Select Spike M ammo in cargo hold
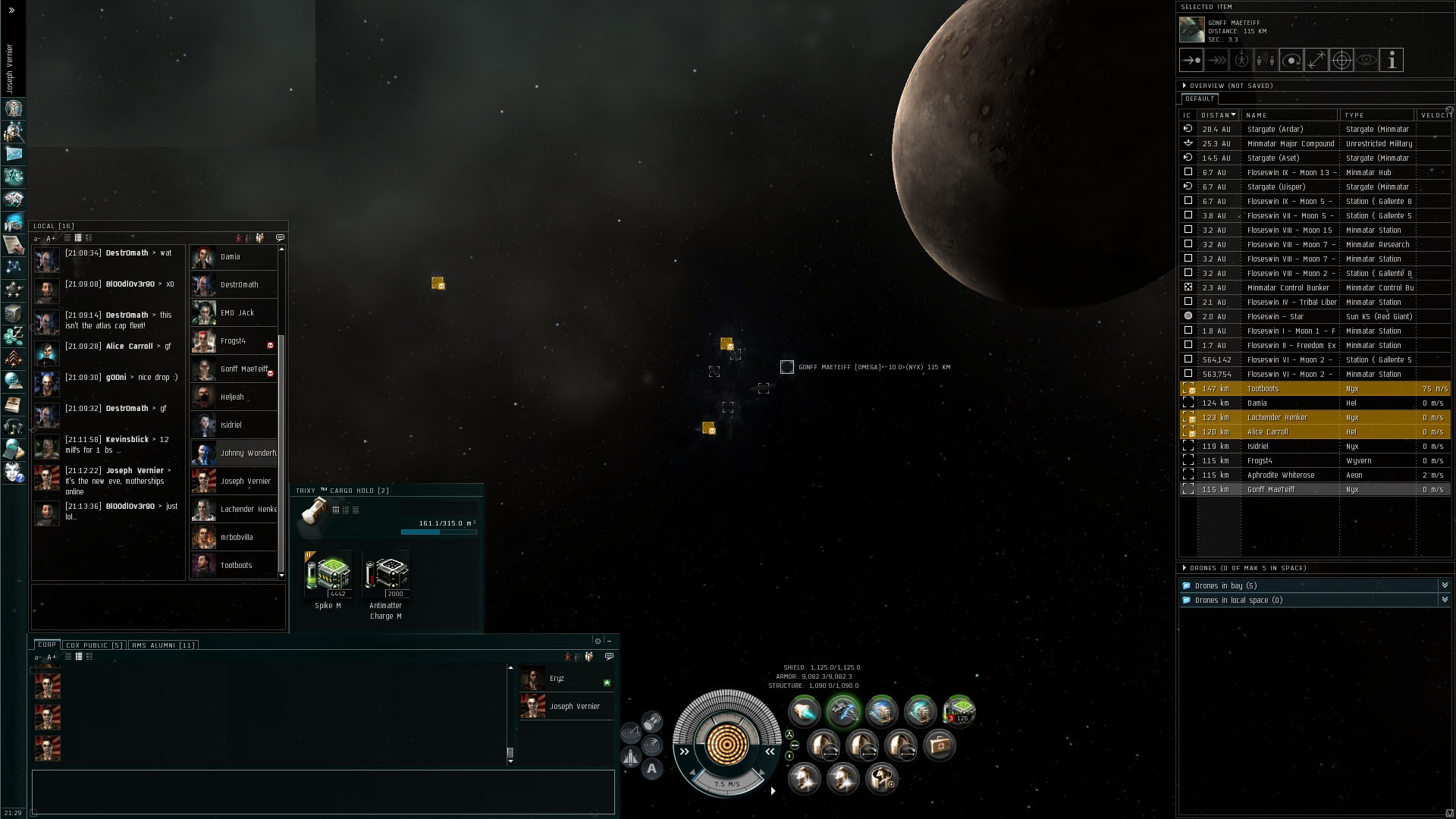1456x819 pixels. [328, 576]
